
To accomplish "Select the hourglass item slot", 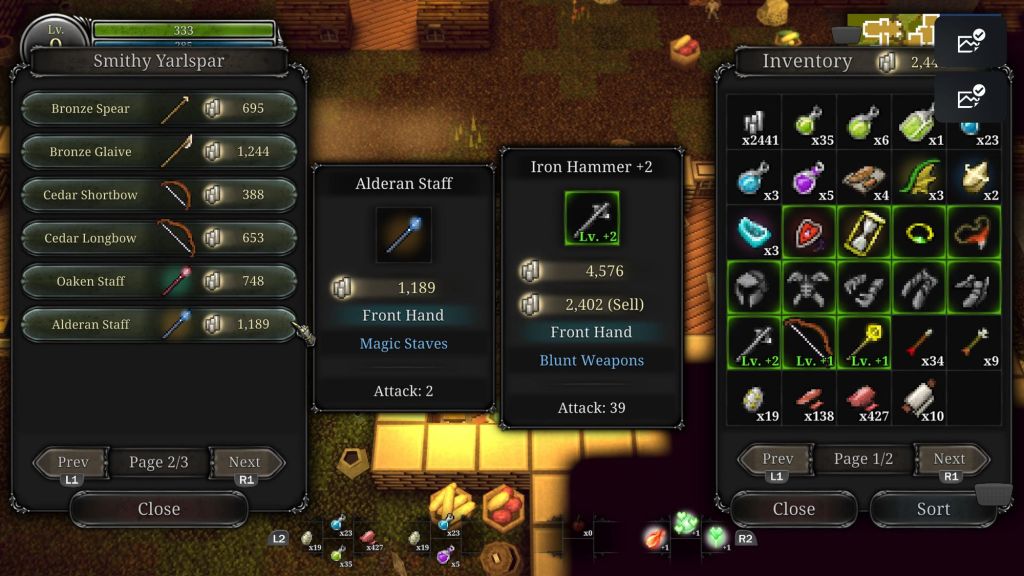I will coord(864,232).
